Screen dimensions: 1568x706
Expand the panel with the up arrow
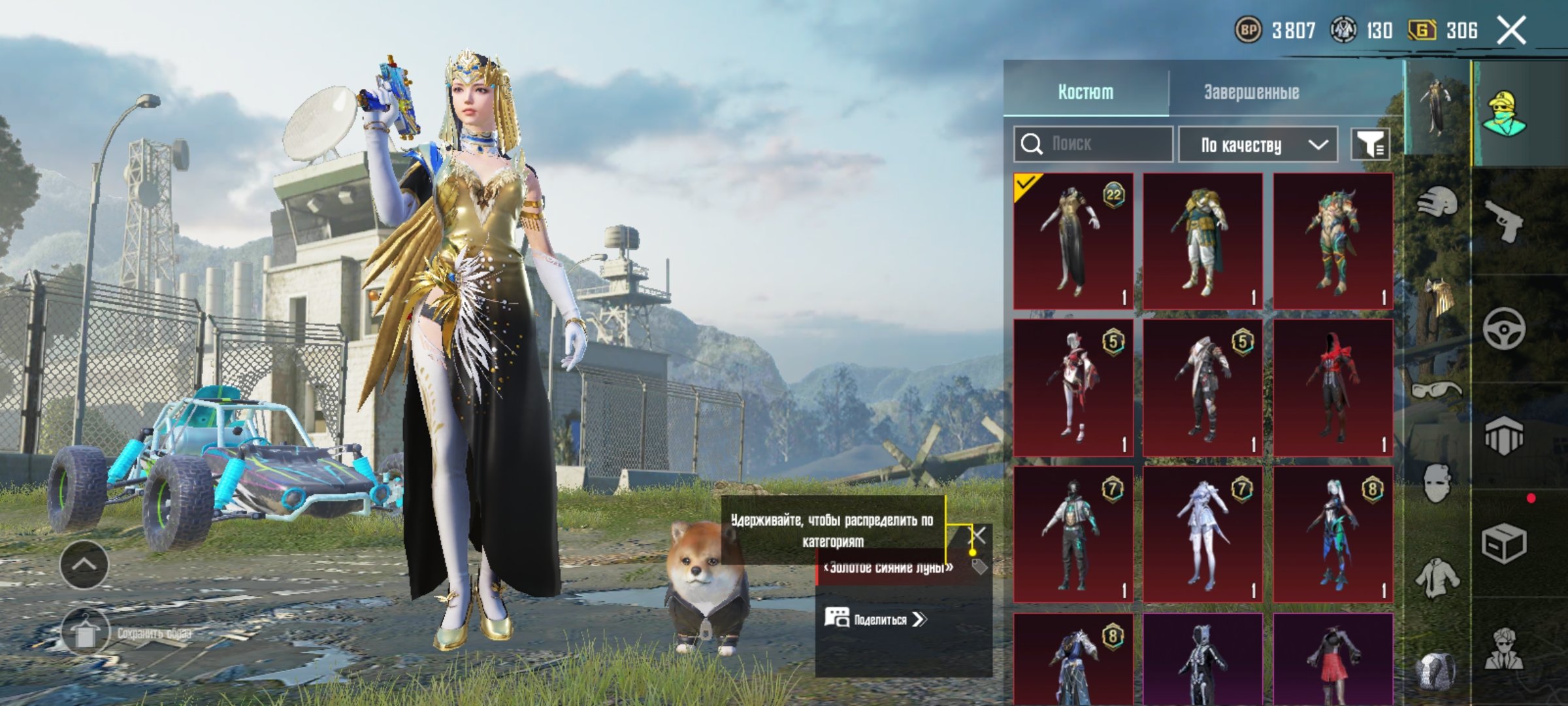[84, 564]
